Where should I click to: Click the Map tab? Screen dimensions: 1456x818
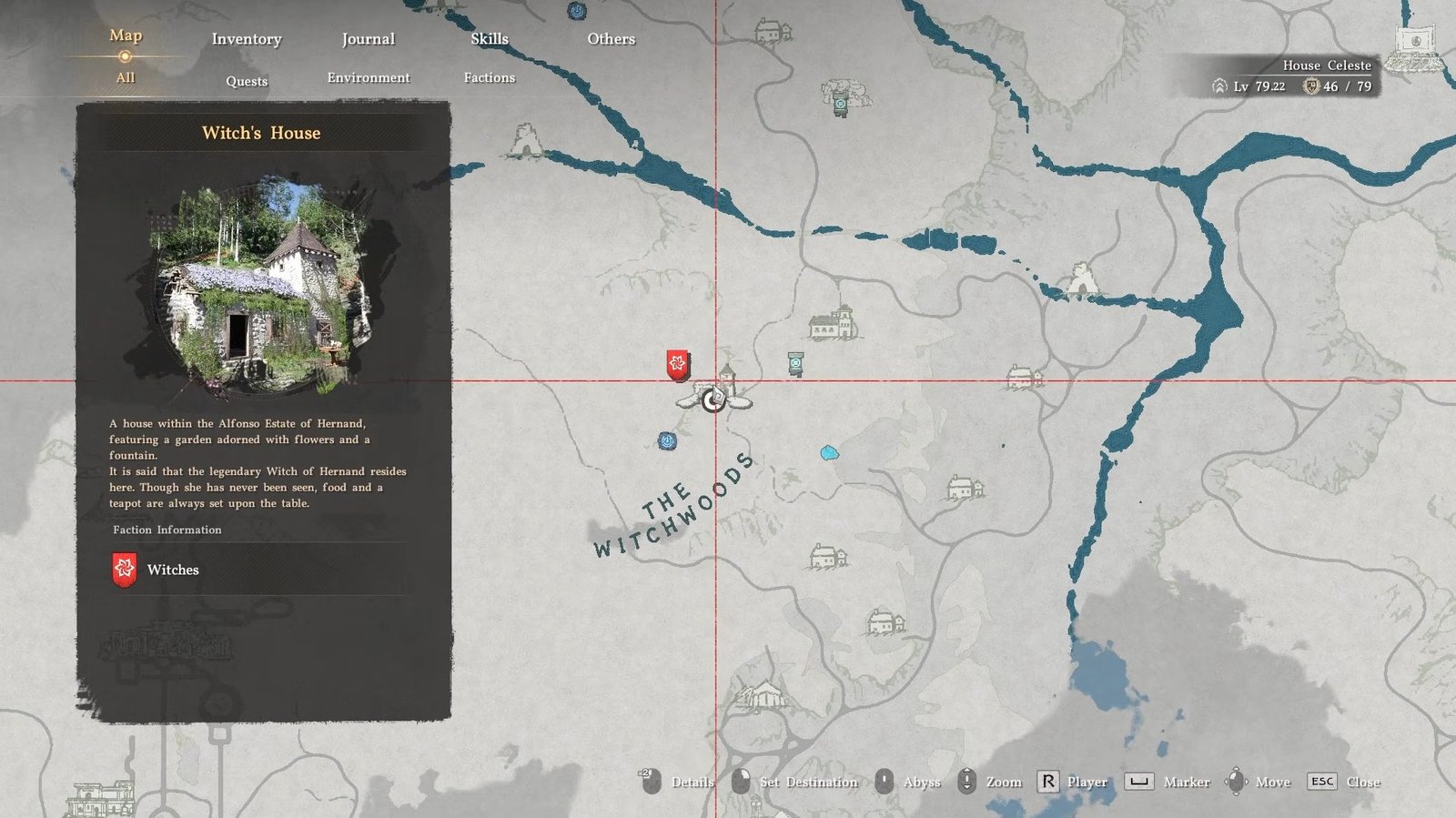[126, 35]
